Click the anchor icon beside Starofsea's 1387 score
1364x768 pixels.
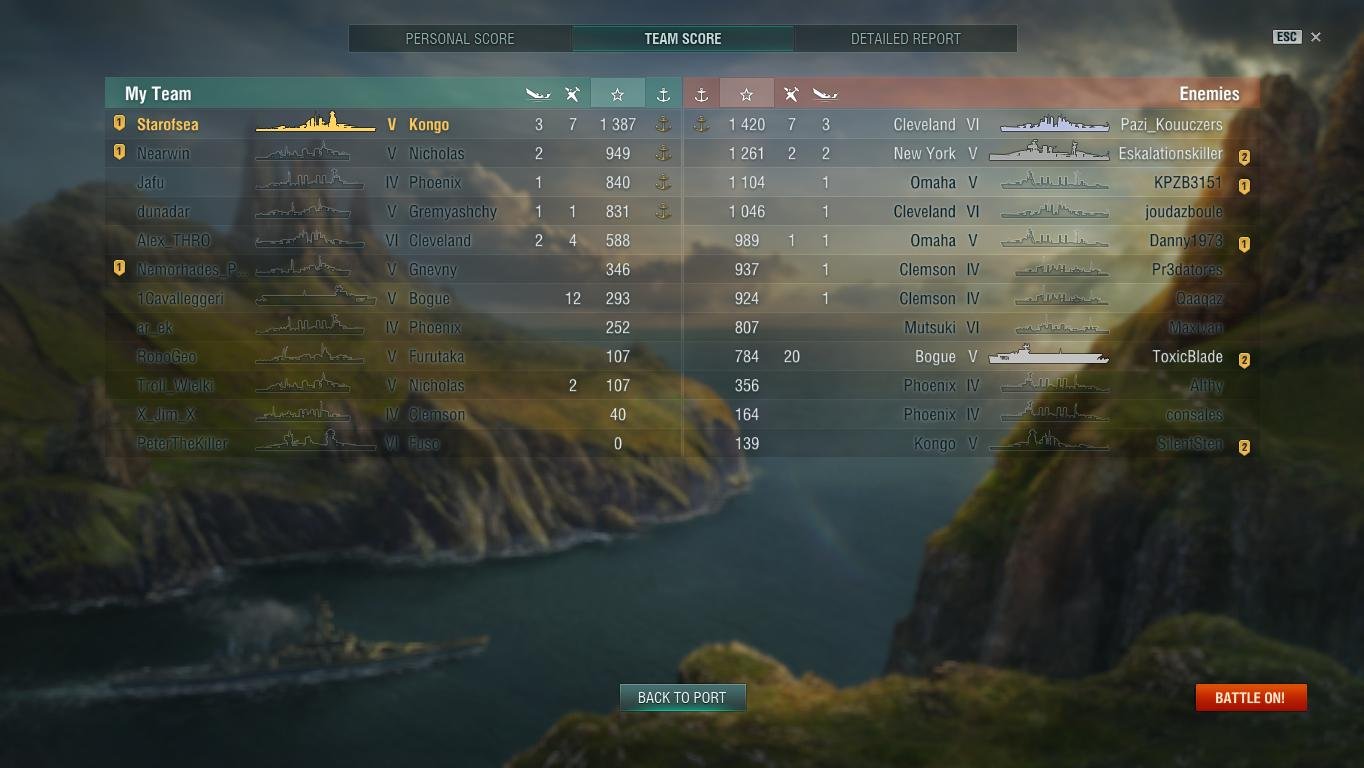click(662, 125)
